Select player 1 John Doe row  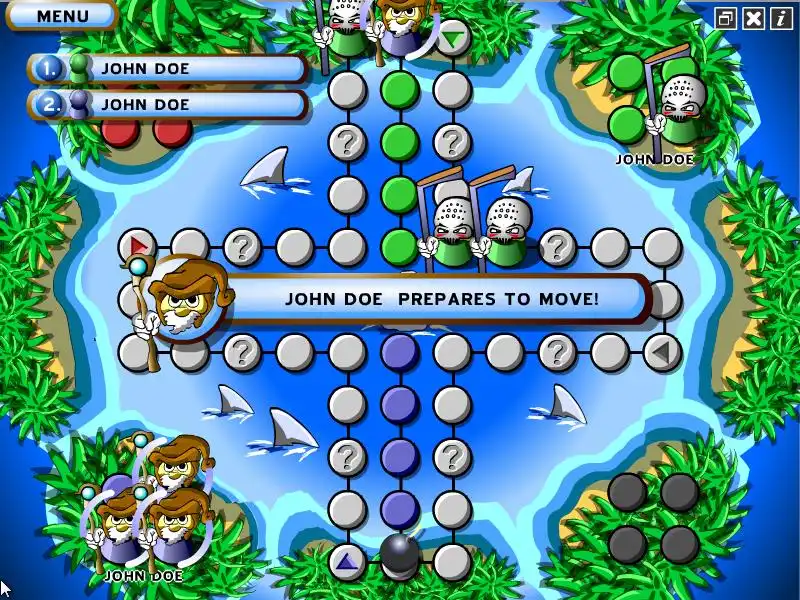[x=168, y=69]
